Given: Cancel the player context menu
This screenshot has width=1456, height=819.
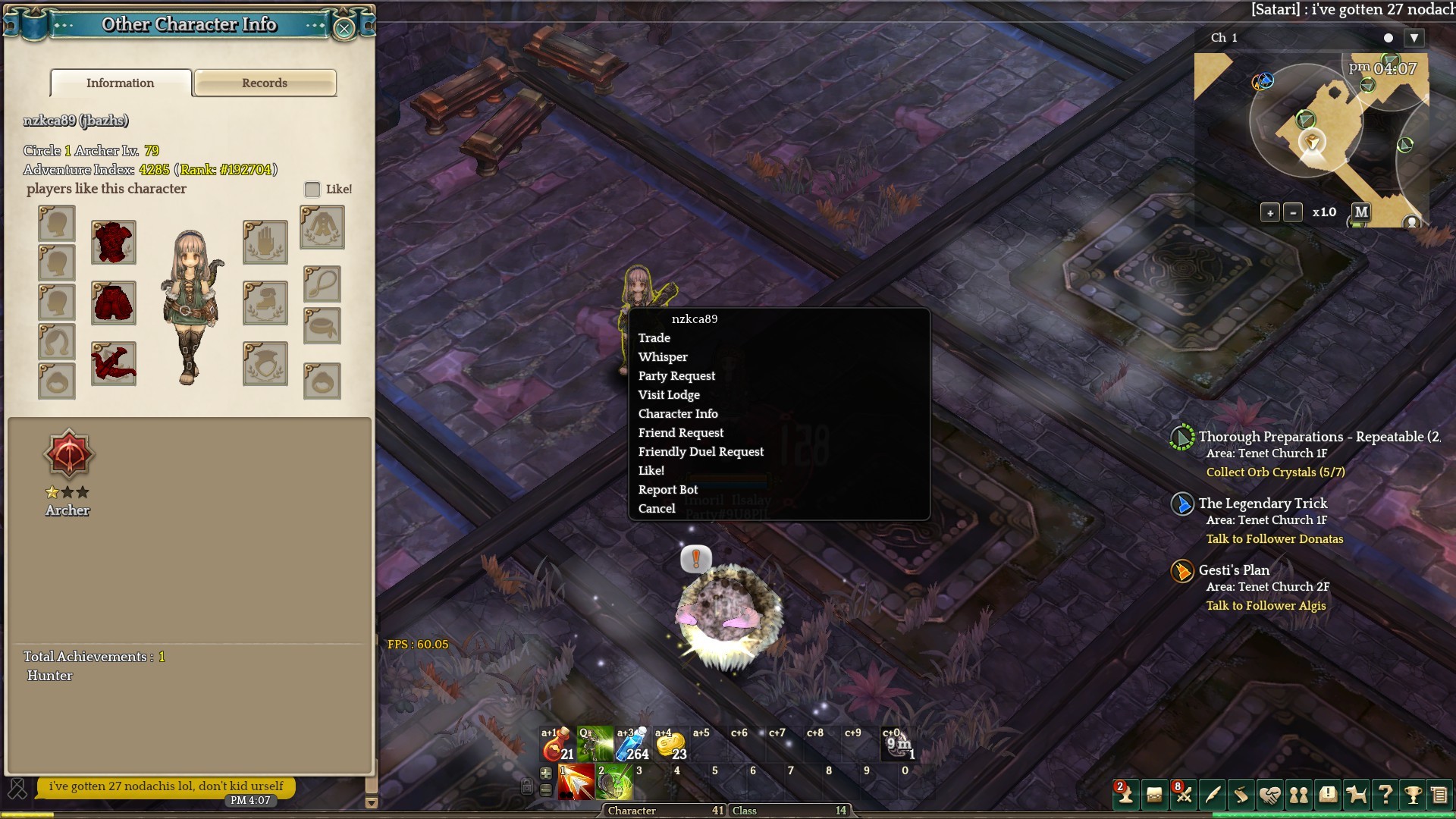Looking at the screenshot, I should (x=657, y=509).
